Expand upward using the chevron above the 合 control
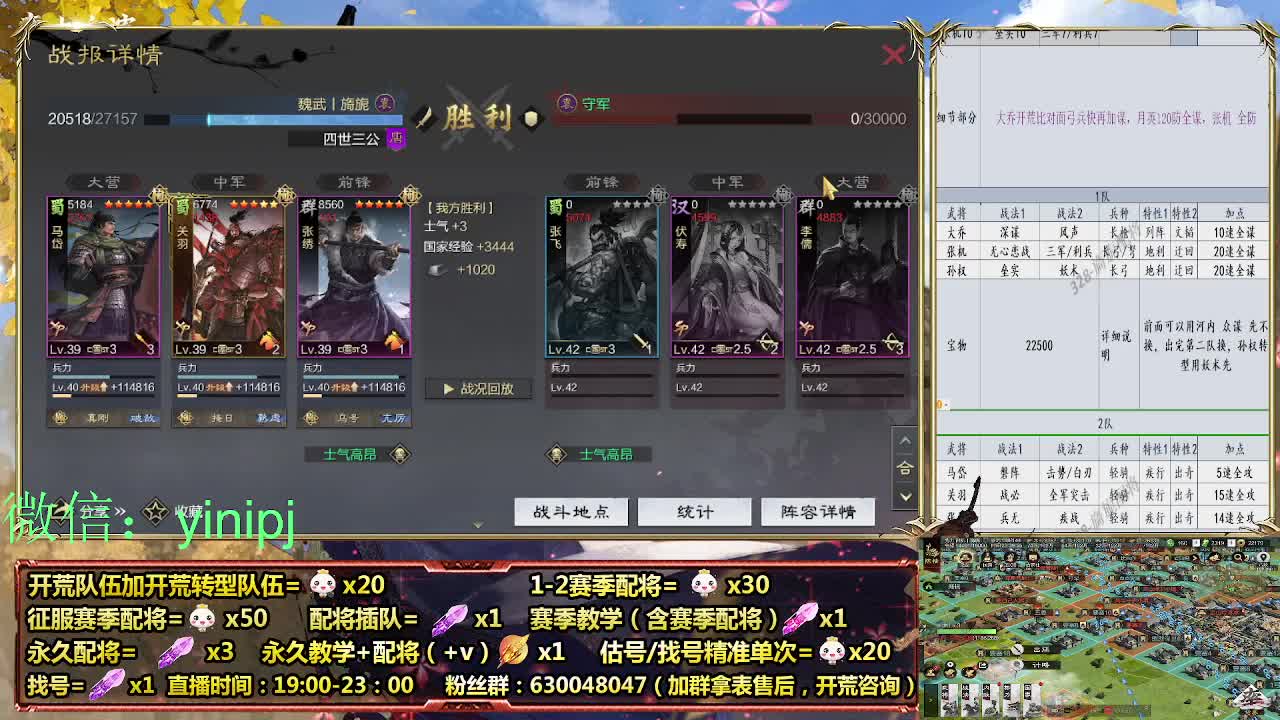 905,440
